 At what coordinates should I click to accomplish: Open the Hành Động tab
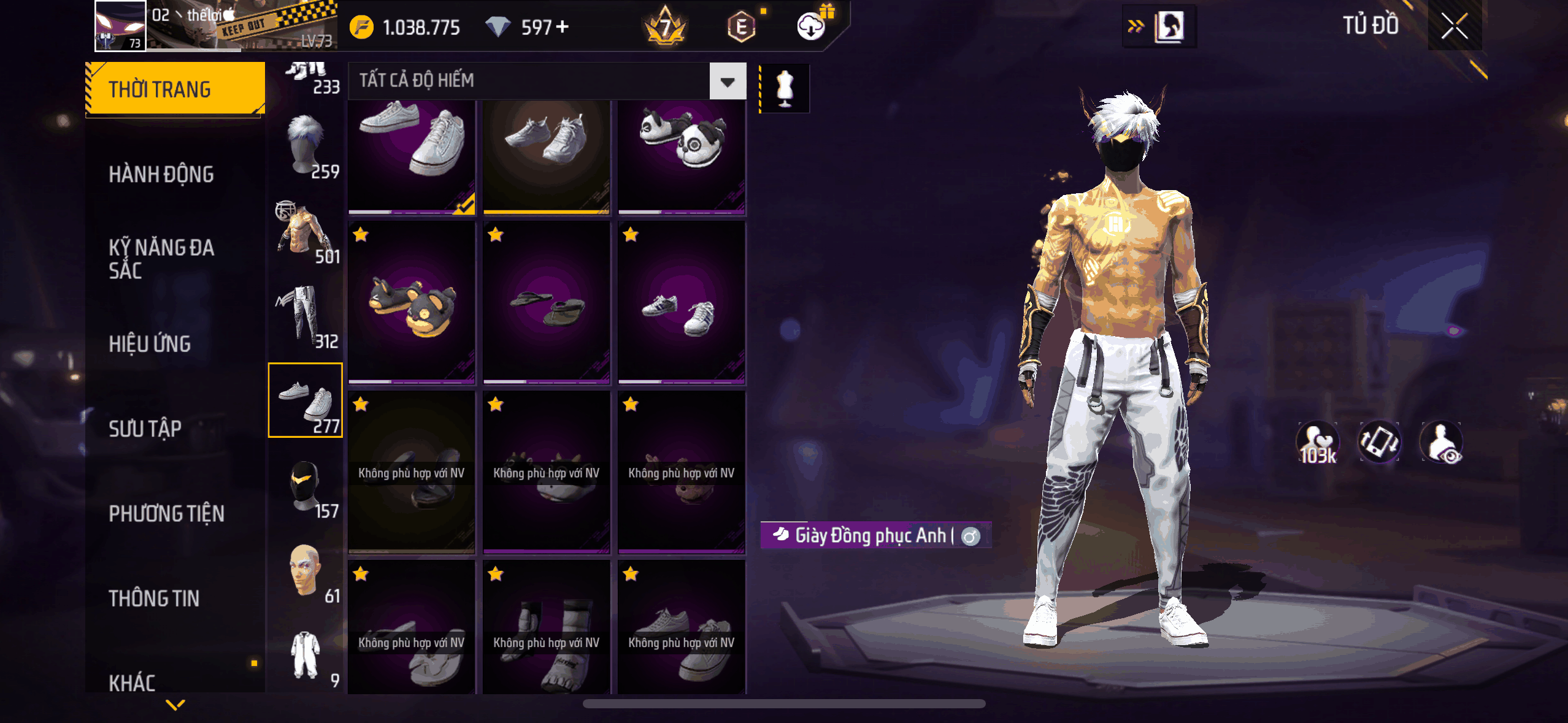click(161, 175)
